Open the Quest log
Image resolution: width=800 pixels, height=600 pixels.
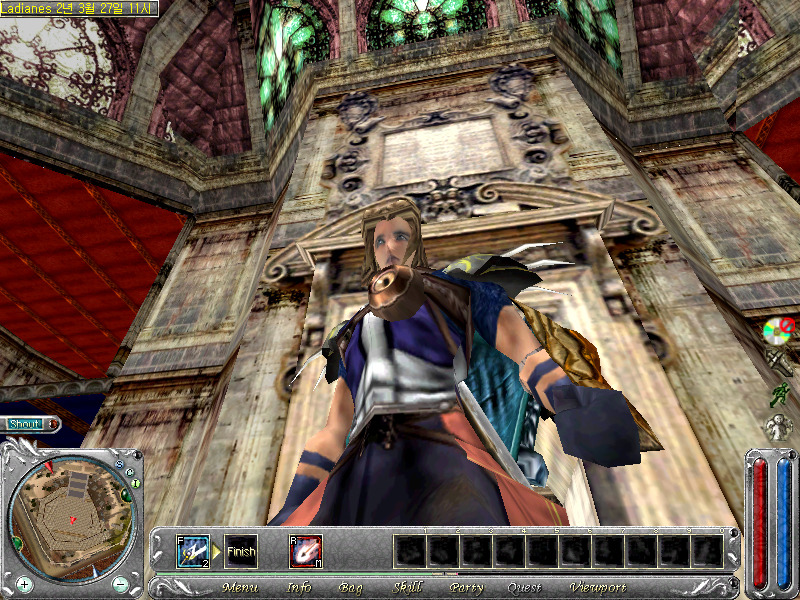524,587
